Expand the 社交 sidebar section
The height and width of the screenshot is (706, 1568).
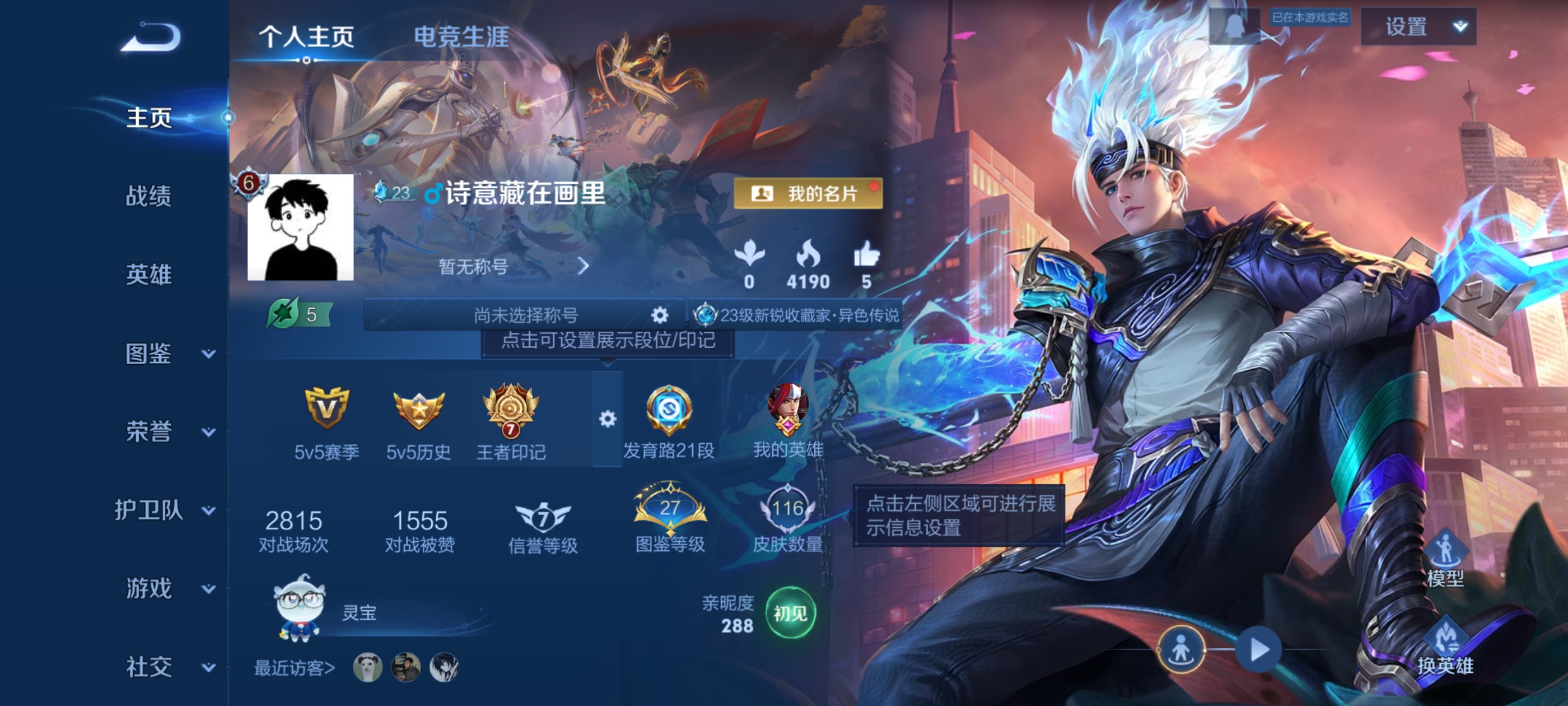[x=149, y=666]
